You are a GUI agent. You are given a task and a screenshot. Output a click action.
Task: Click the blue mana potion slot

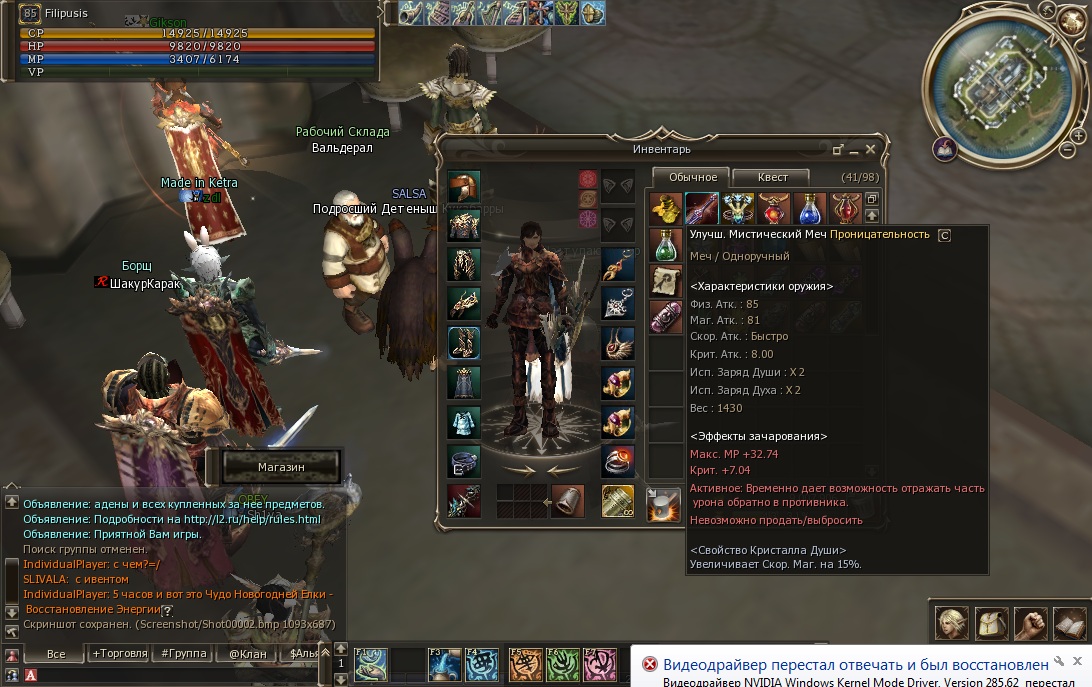click(x=810, y=209)
